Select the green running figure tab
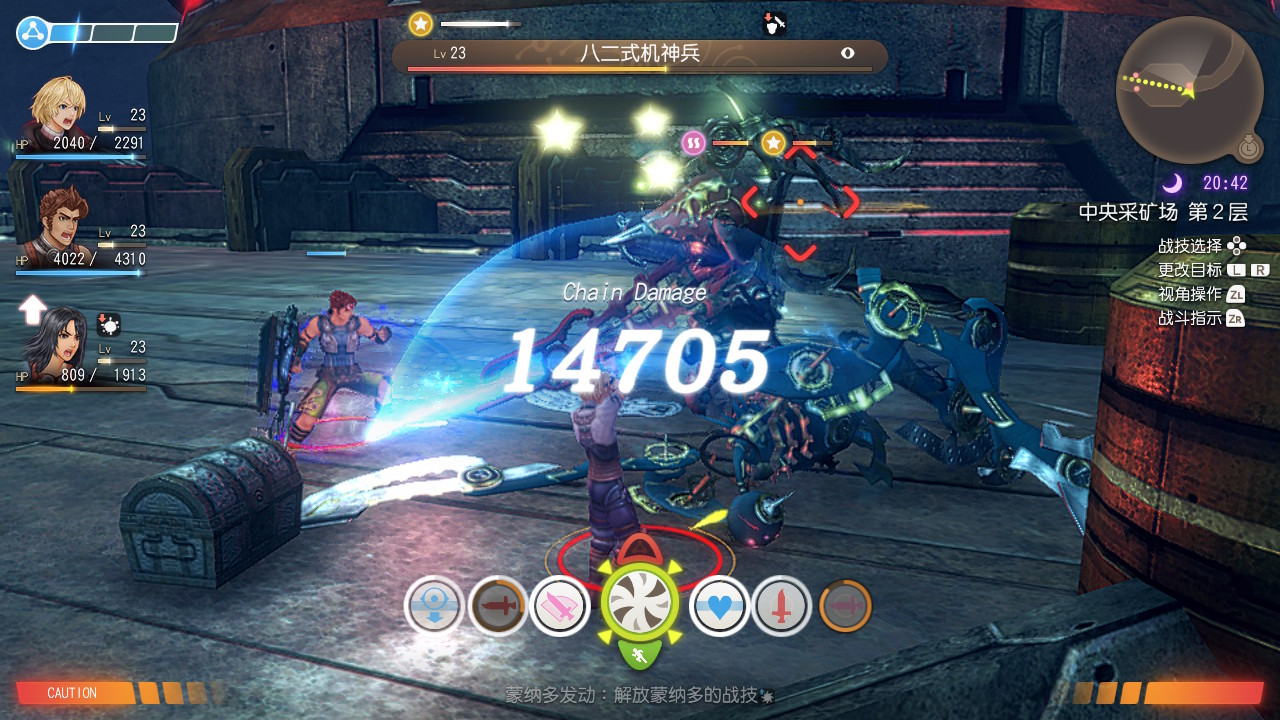Image resolution: width=1280 pixels, height=720 pixels. click(640, 655)
